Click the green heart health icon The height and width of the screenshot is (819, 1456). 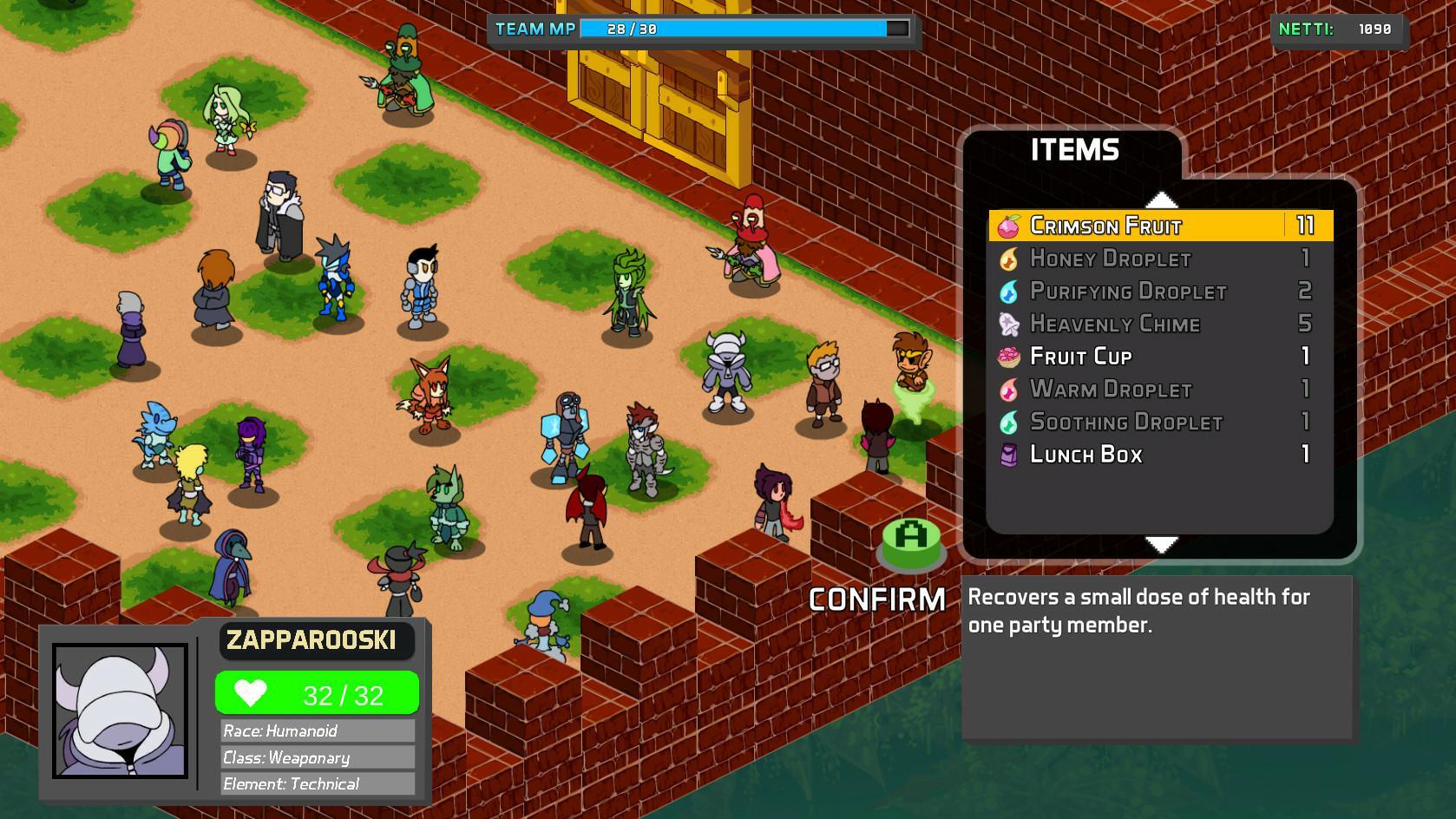pyautogui.click(x=253, y=692)
